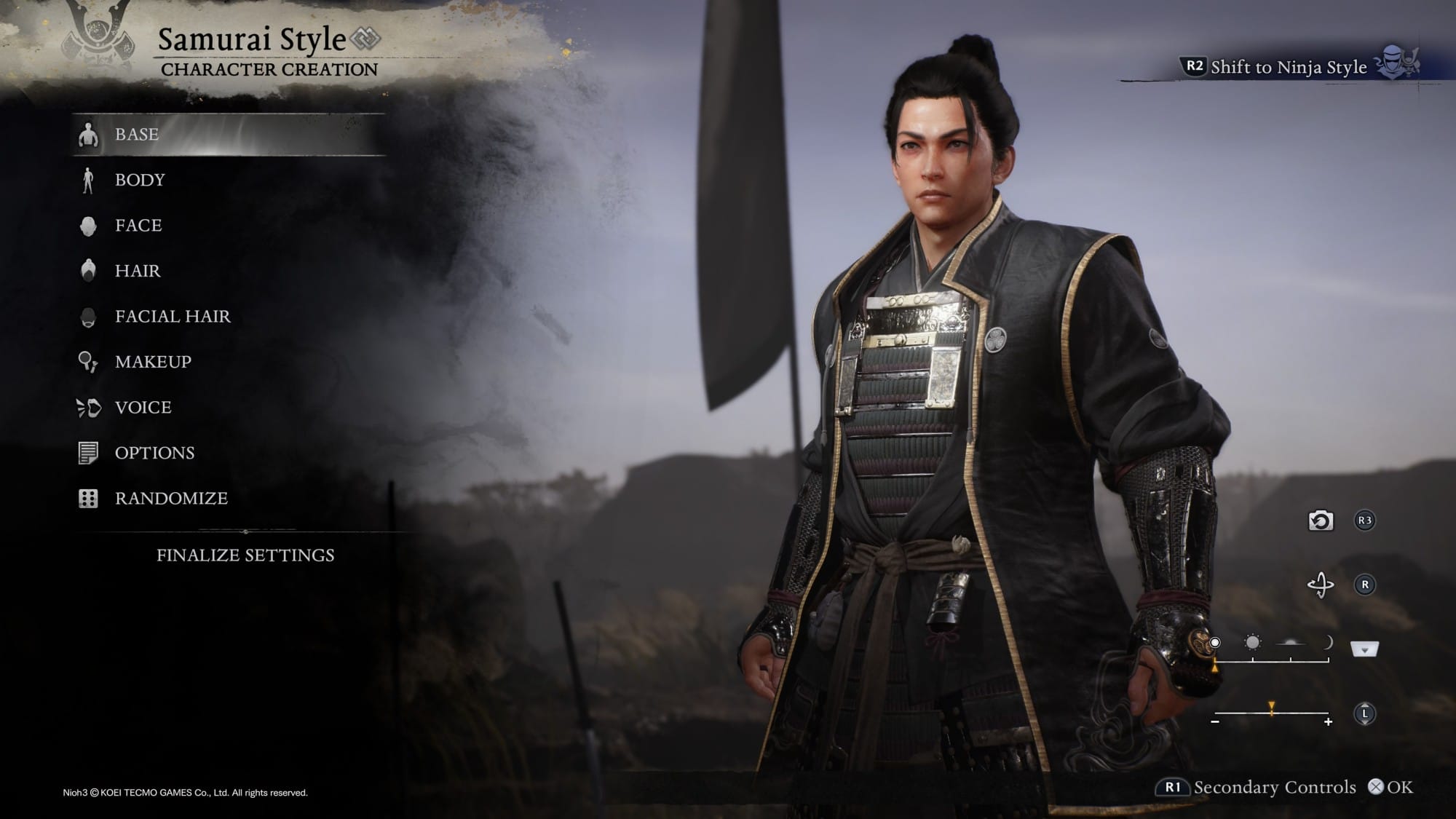
Task: Confirm with FINALIZE SETTINGS
Action: (245, 555)
